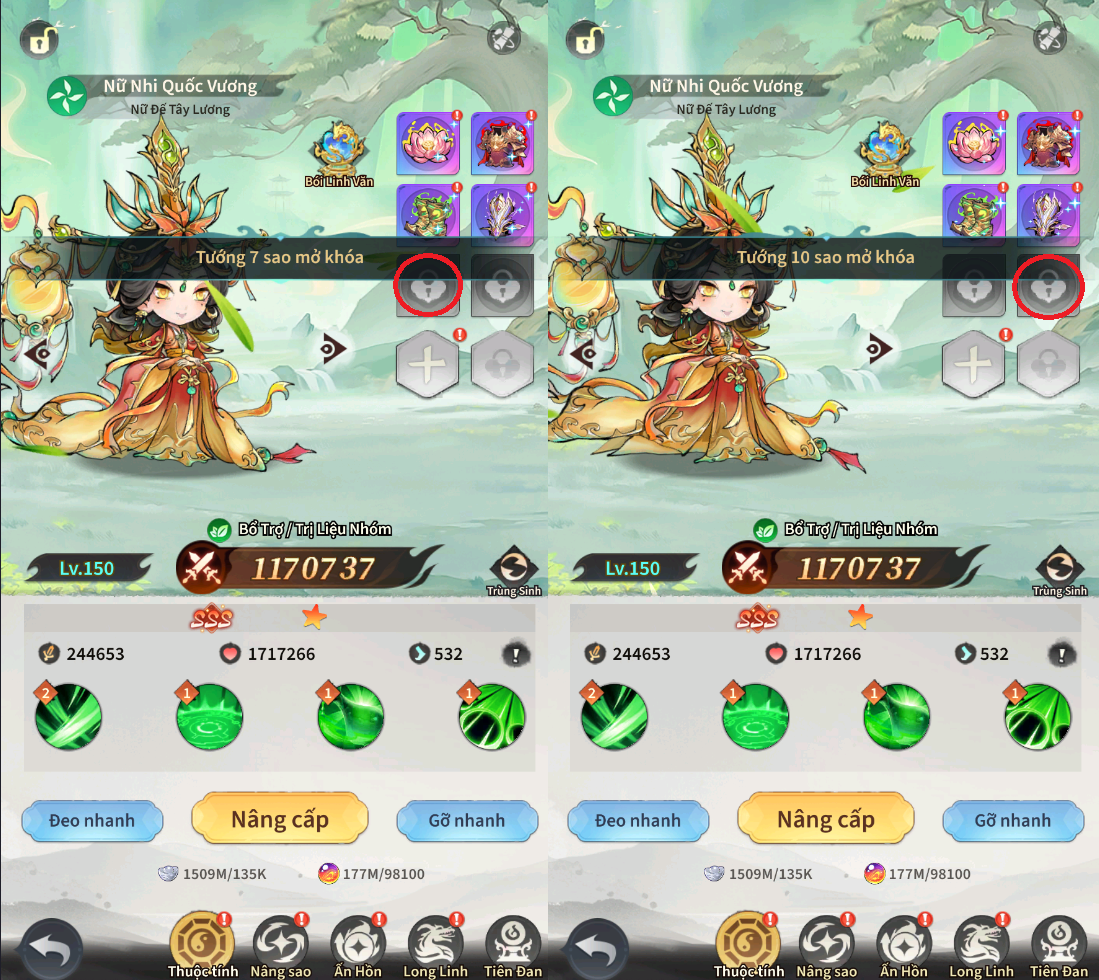
Task: Switch to Ấn Hồn in the right screenshot
Action: 903,947
